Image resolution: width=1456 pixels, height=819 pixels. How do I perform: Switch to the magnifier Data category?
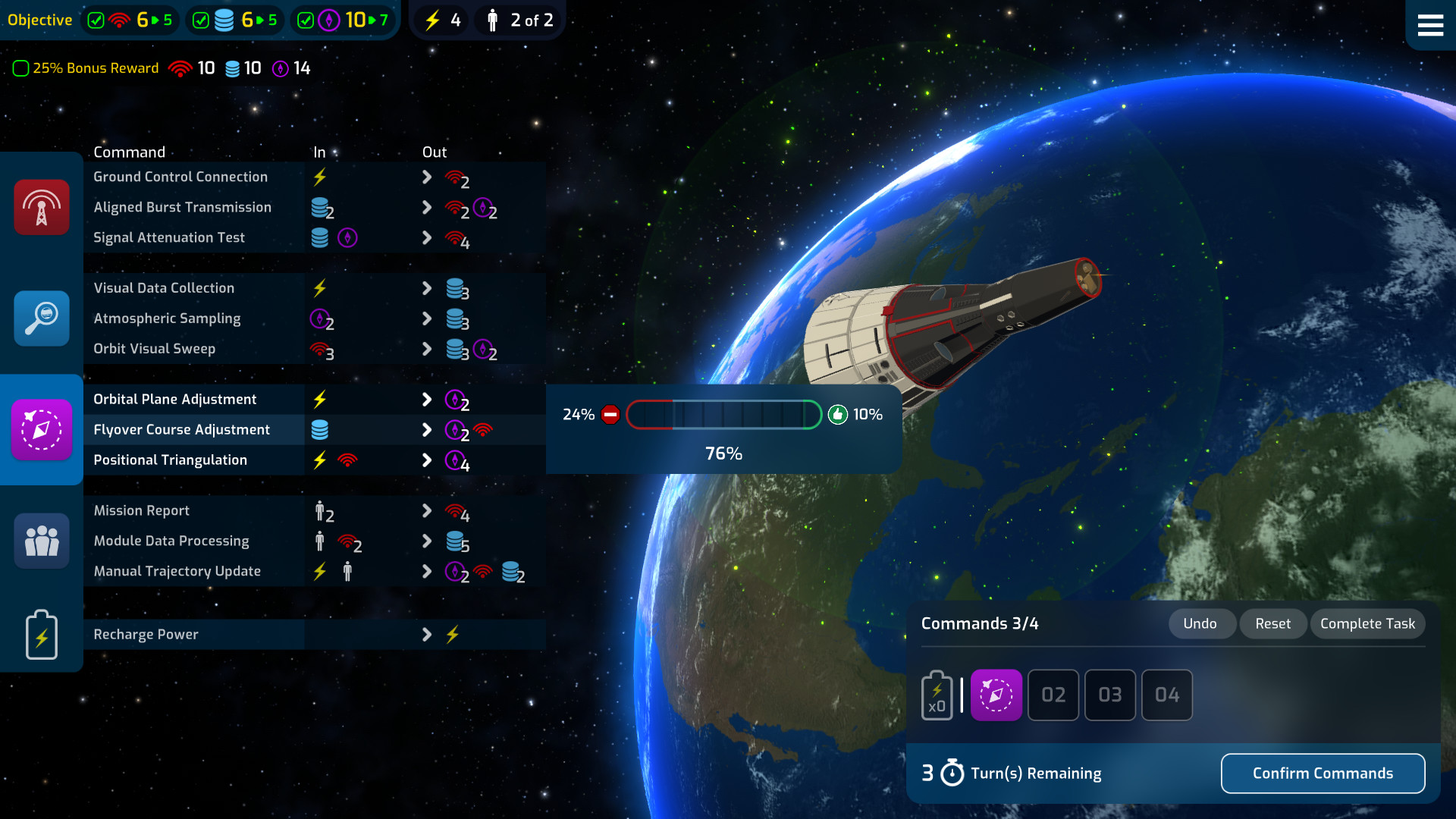[x=42, y=318]
